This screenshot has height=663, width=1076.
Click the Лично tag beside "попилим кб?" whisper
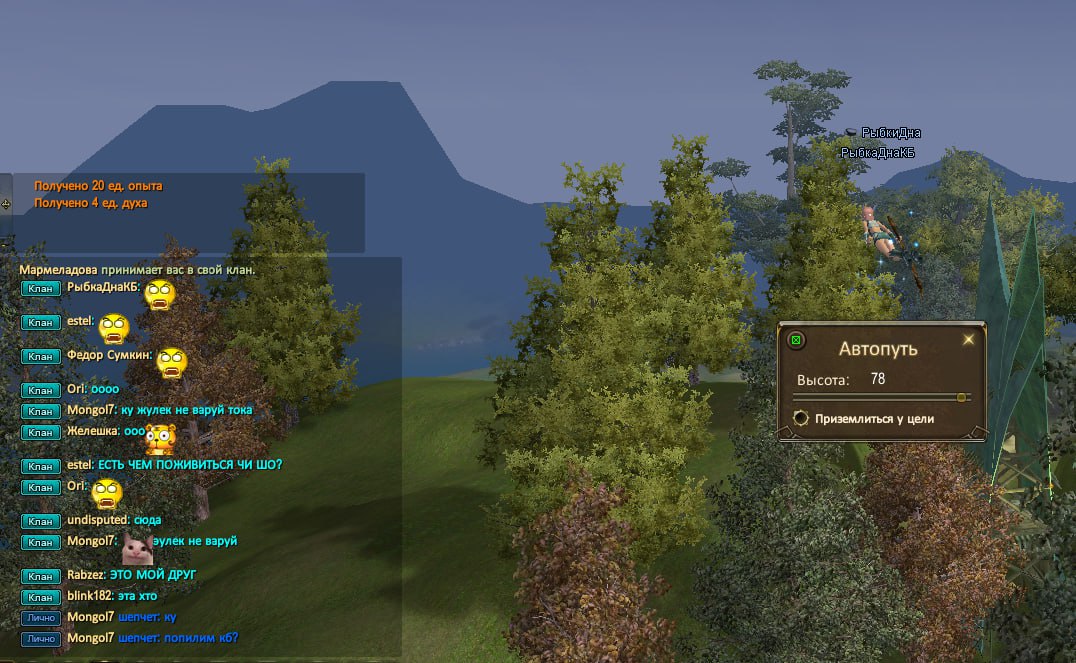point(41,638)
